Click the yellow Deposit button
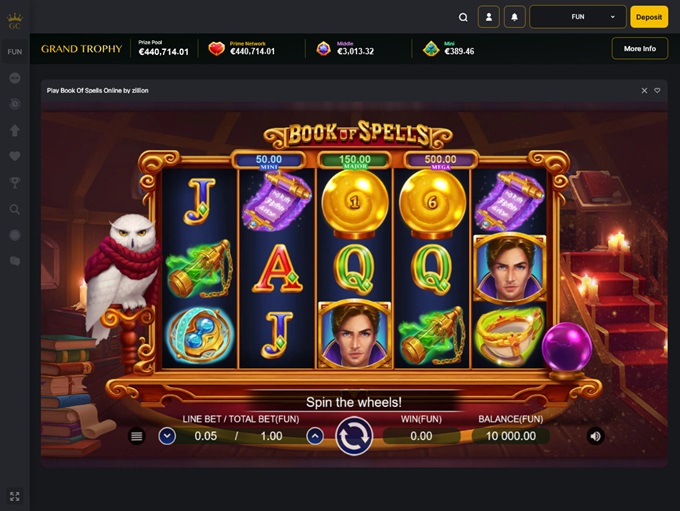680x511 pixels. [649, 17]
